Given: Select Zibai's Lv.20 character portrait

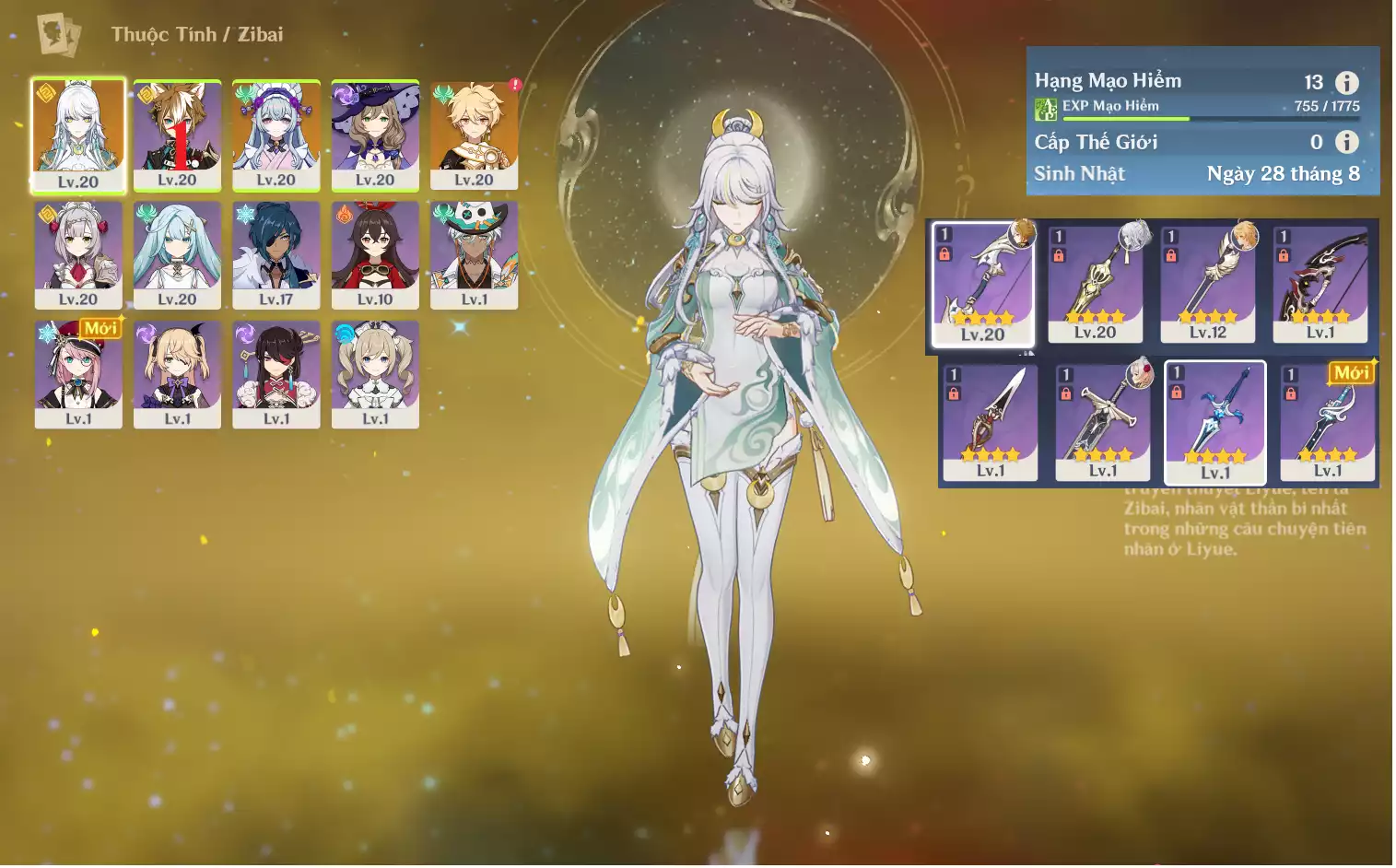Looking at the screenshot, I should coord(78,135).
